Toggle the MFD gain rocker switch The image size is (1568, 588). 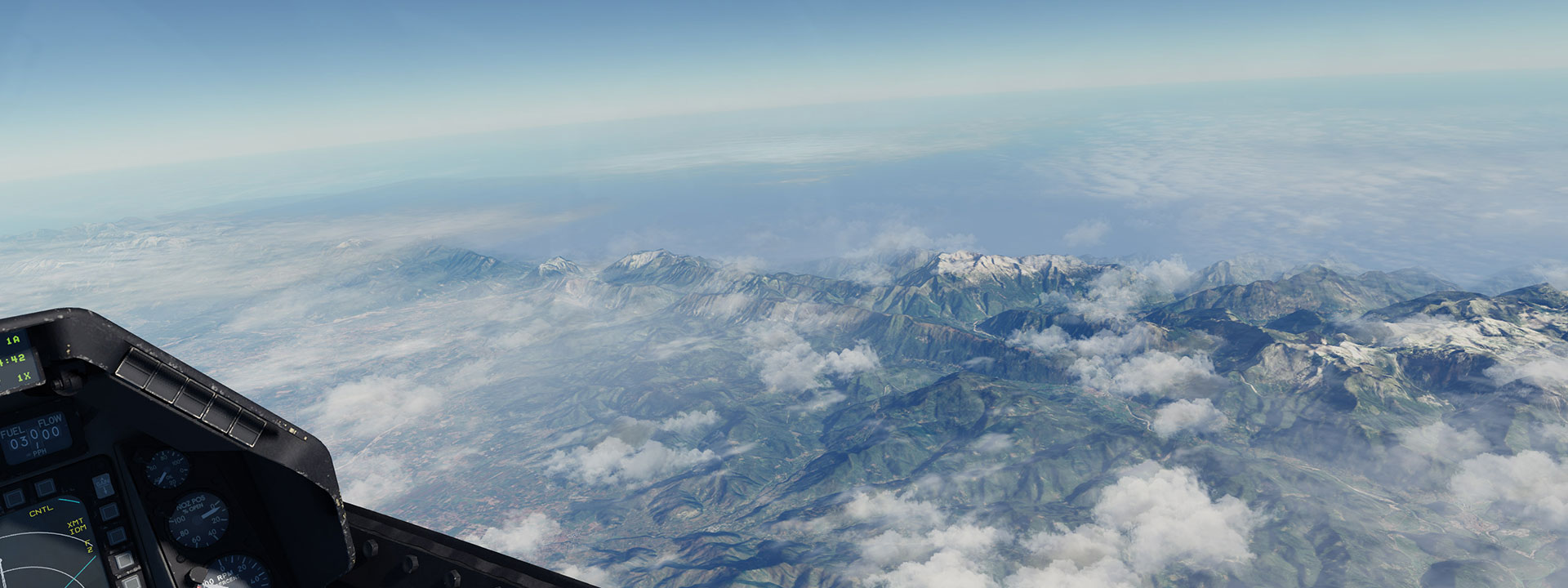click(103, 486)
